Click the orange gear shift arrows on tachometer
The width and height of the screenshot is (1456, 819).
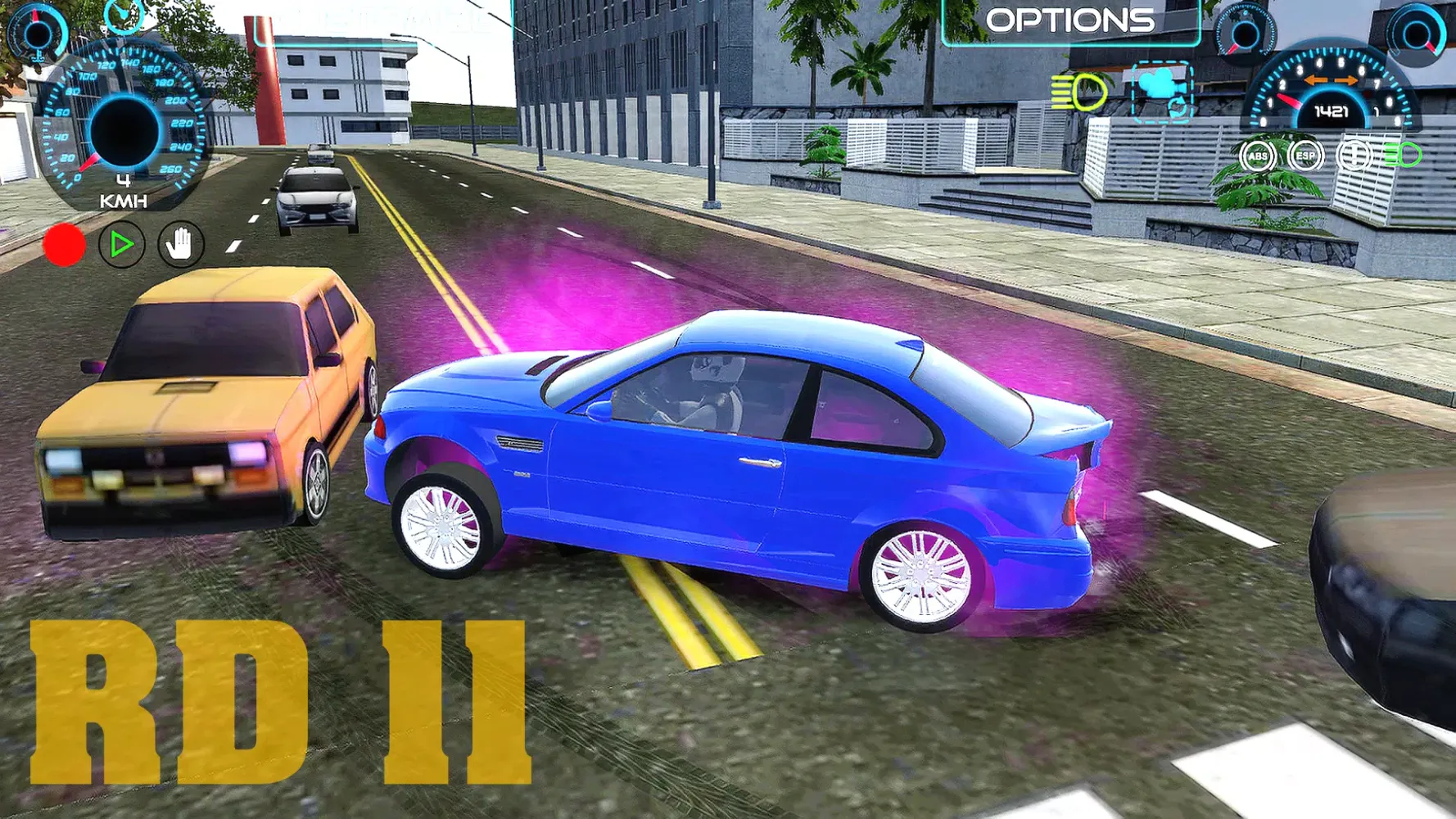pyautogui.click(x=1332, y=79)
